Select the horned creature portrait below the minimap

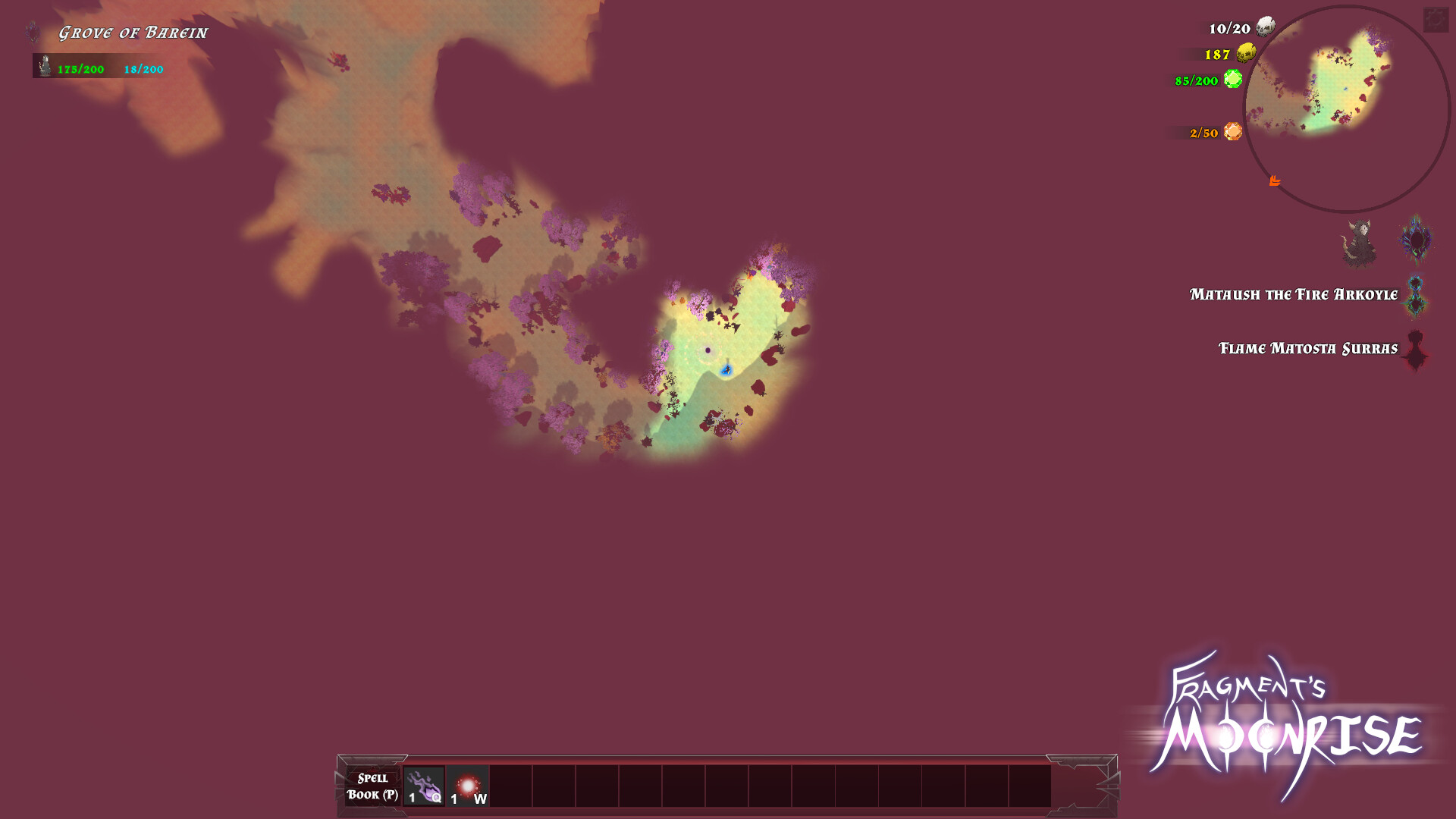[1360, 241]
